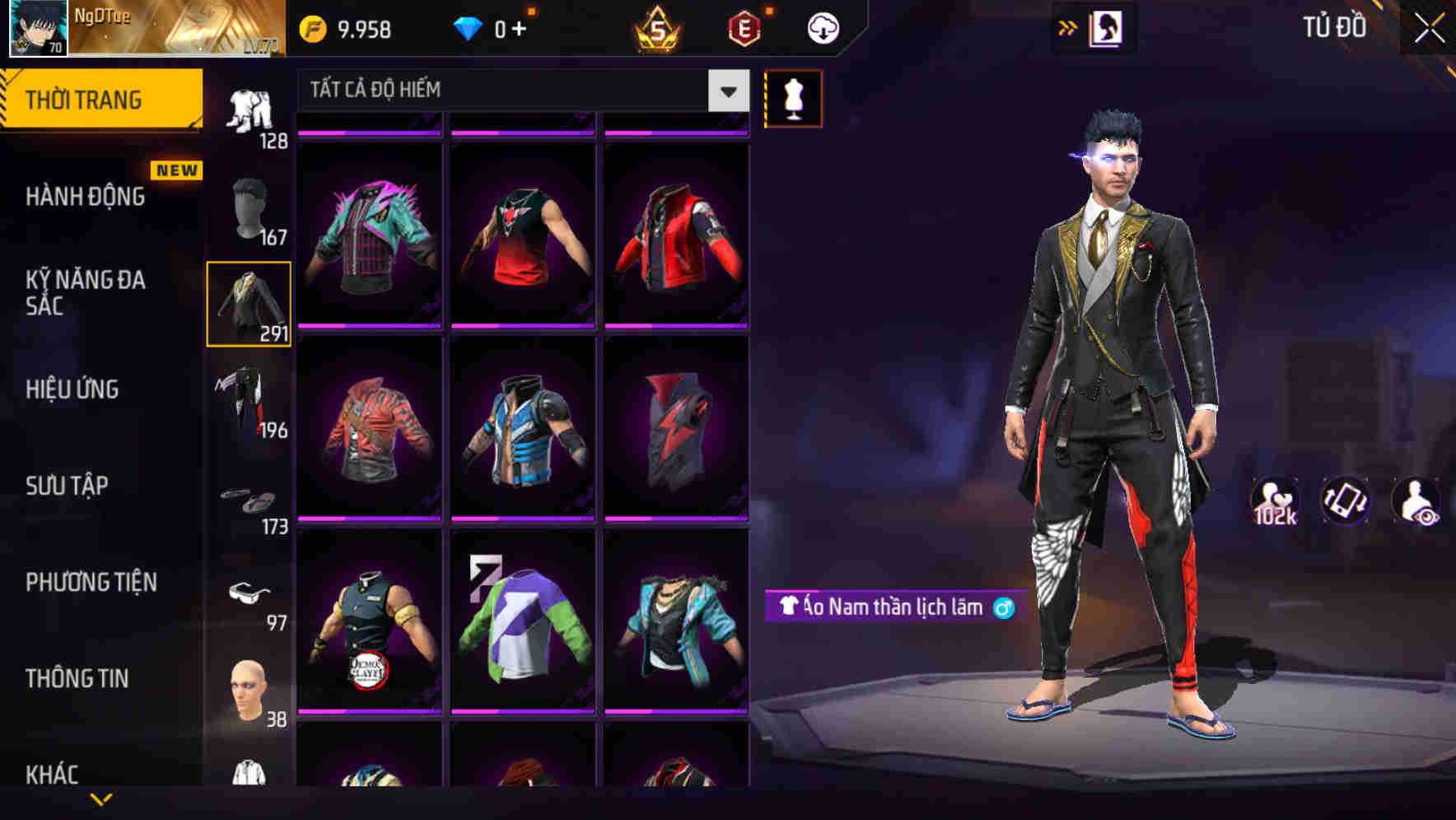Open the glasses category icon showing 97
This screenshot has width=1456, height=820.
(x=251, y=593)
